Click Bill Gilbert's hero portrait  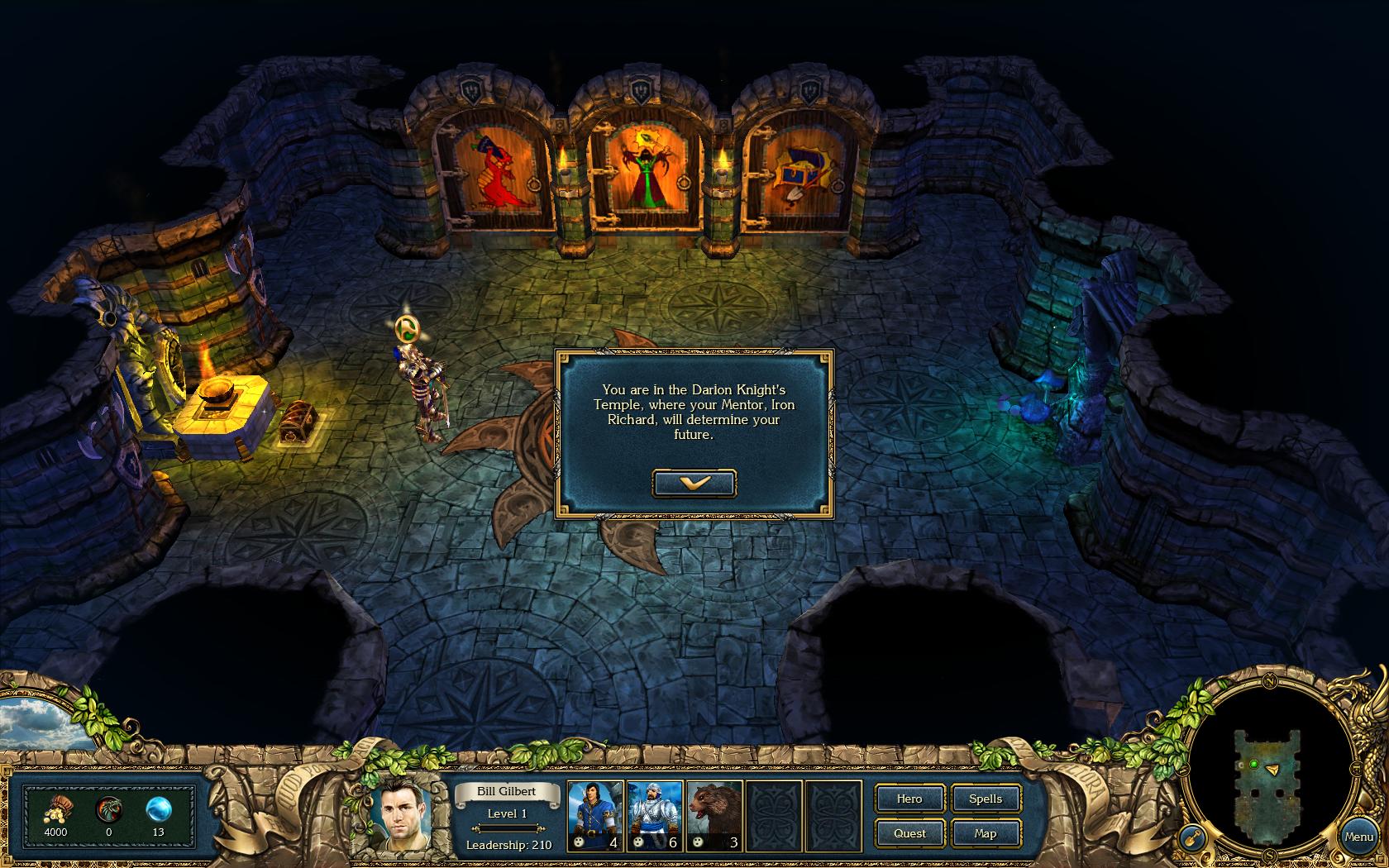pos(400,815)
